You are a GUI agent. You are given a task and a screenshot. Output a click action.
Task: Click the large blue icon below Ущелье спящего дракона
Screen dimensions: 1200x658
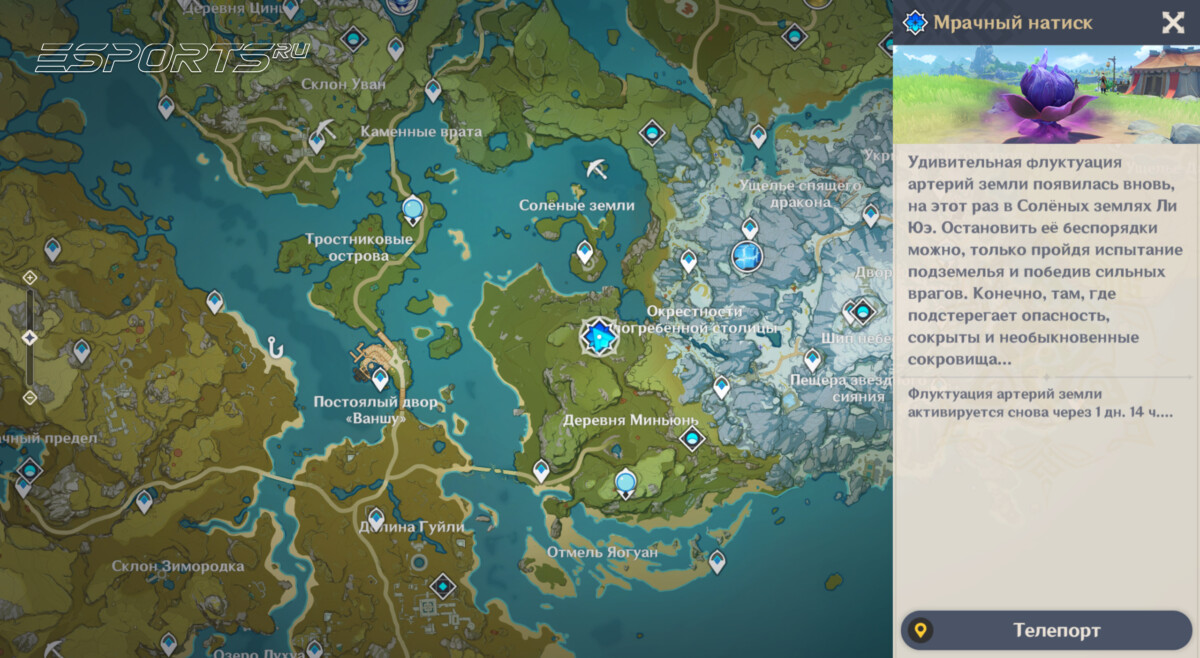point(747,257)
